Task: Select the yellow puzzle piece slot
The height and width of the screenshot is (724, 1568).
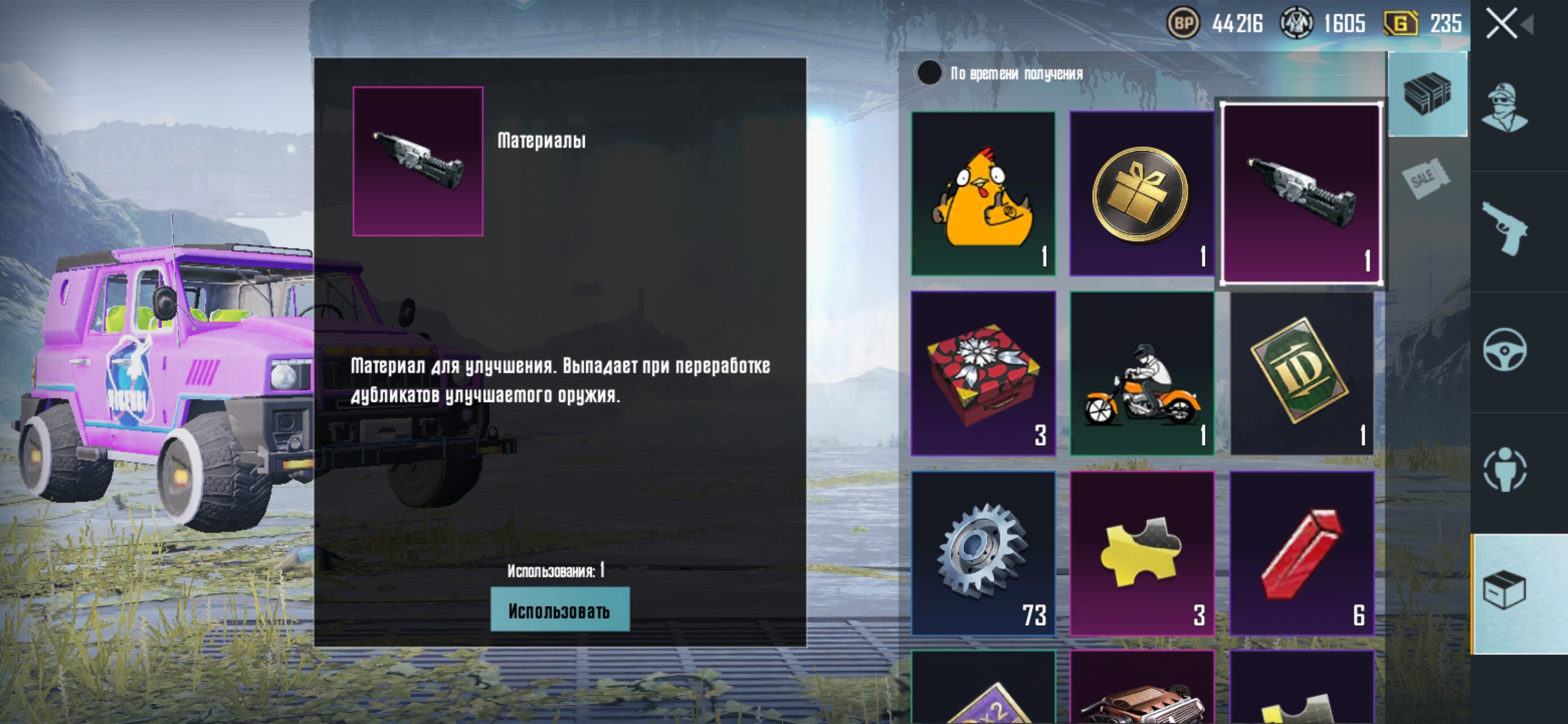Action: pos(1141,553)
